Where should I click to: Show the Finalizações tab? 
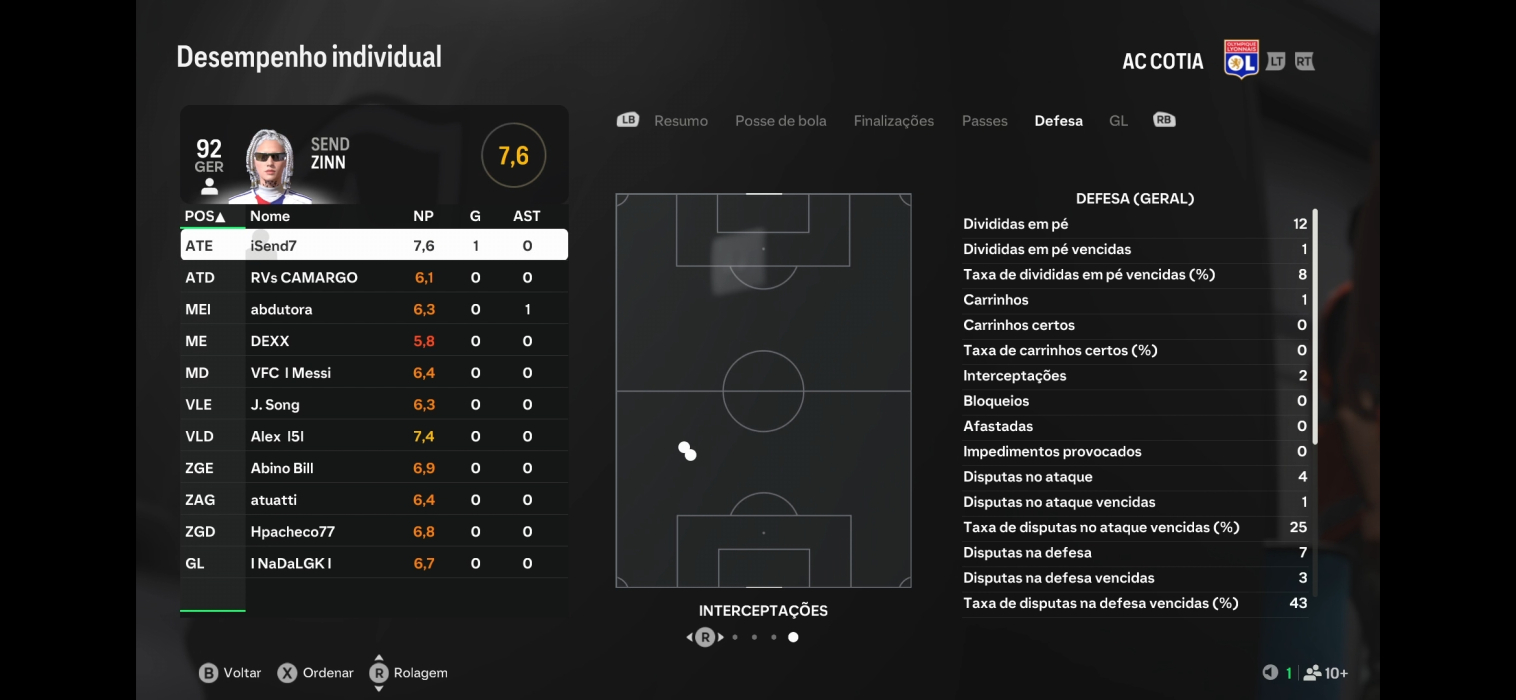pyautogui.click(x=893, y=121)
